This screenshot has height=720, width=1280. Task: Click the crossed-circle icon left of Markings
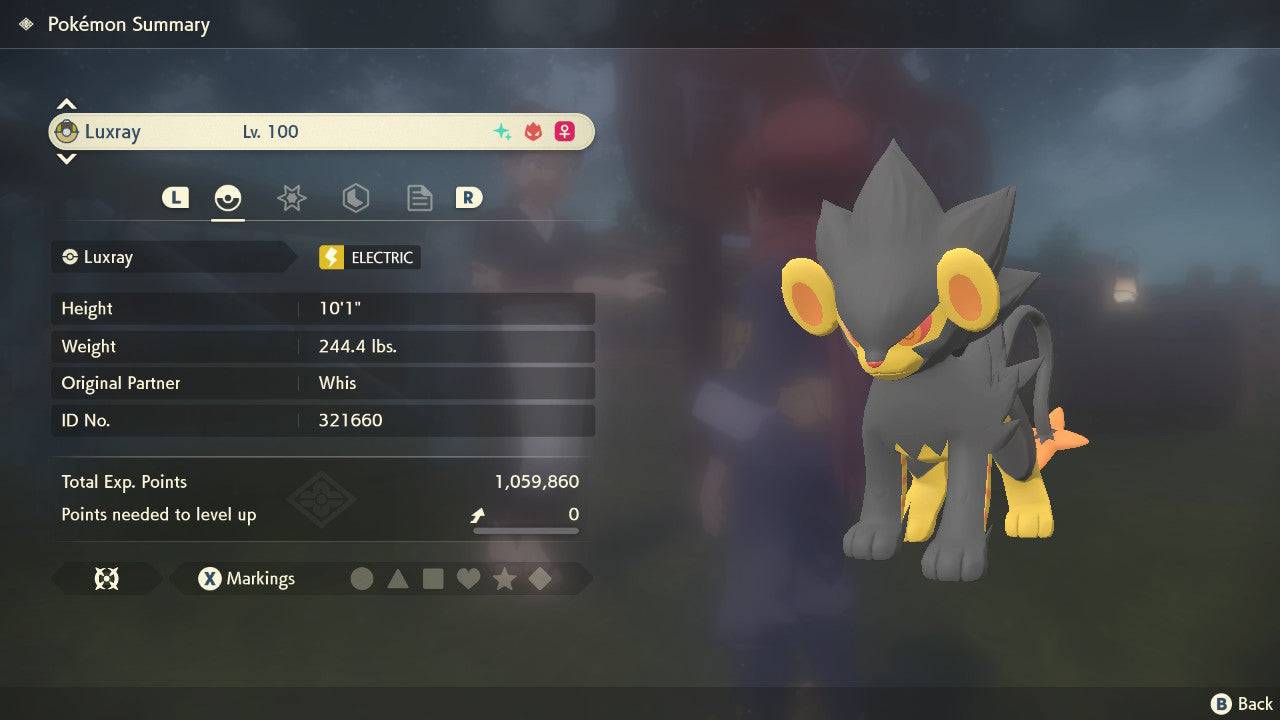(106, 578)
